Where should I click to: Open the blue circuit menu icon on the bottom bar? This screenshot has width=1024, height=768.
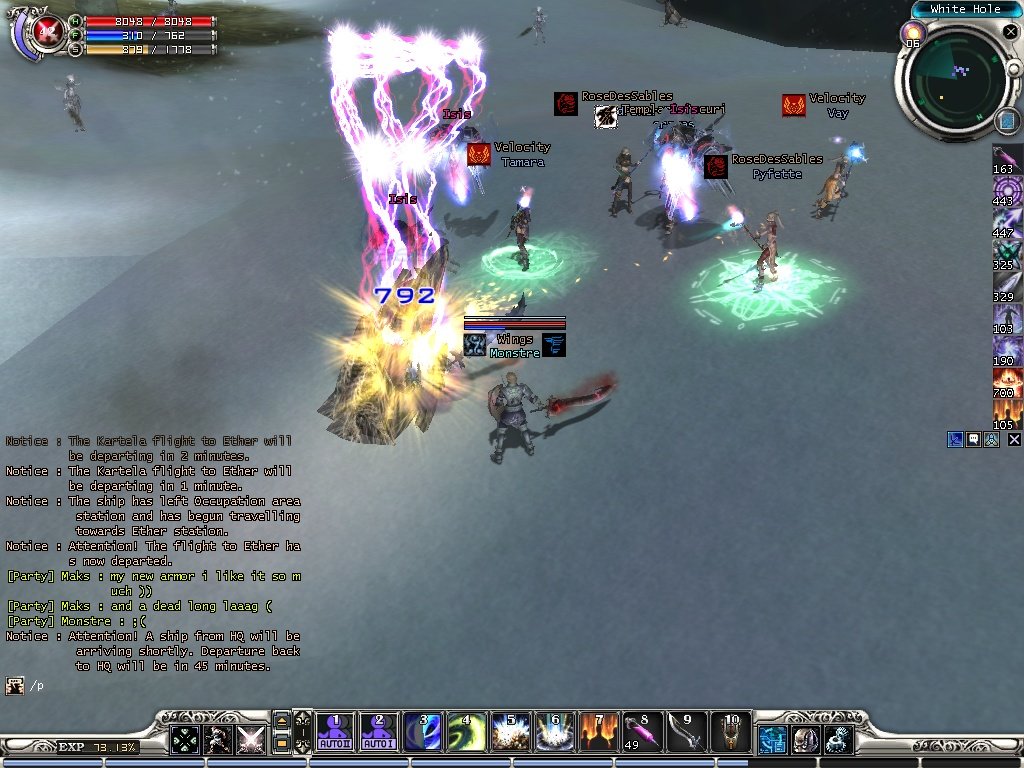[x=772, y=739]
